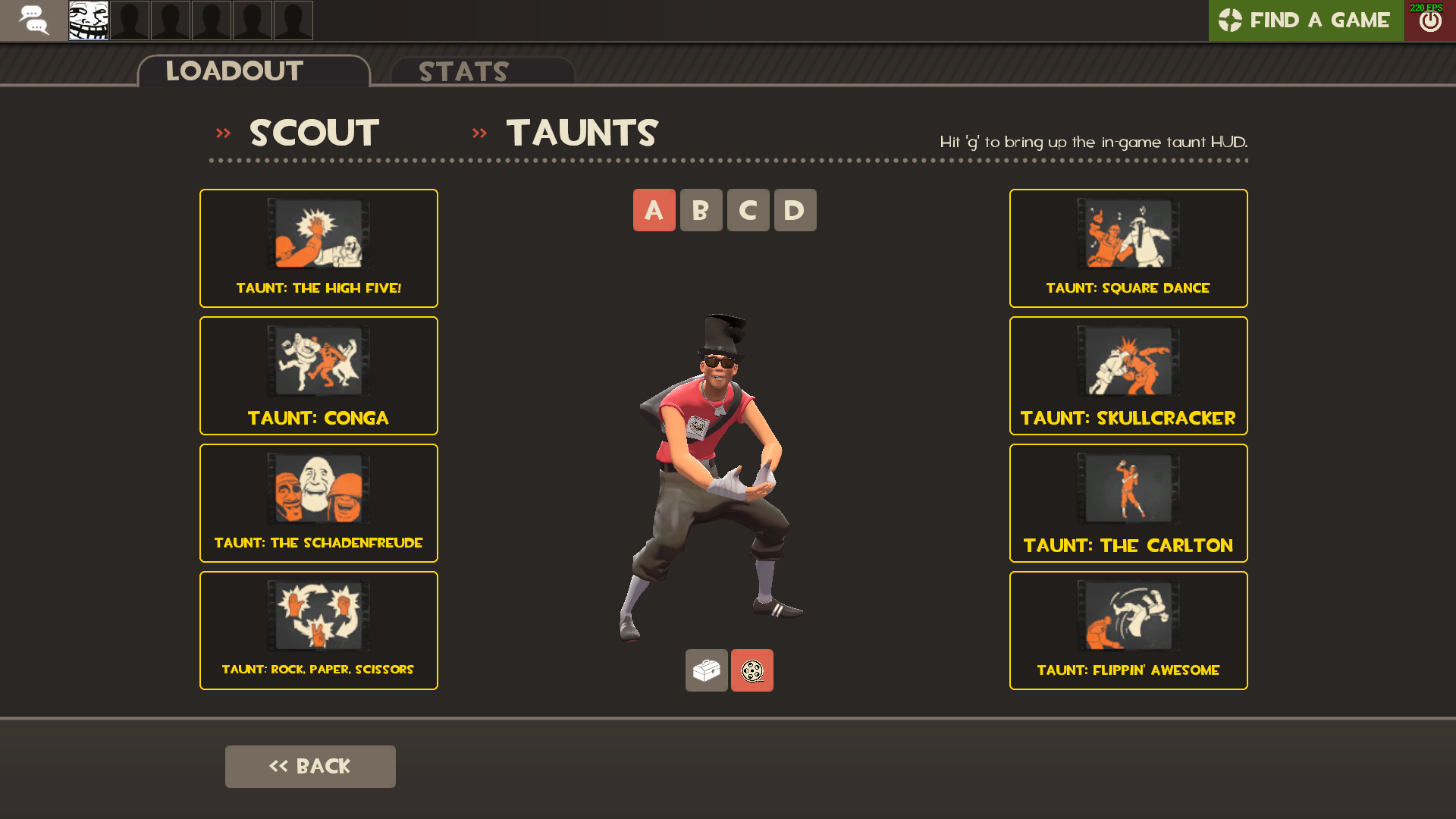Viewport: 1456px width, 819px height.
Task: Show the item loadout toolbox view
Action: pyautogui.click(x=707, y=670)
